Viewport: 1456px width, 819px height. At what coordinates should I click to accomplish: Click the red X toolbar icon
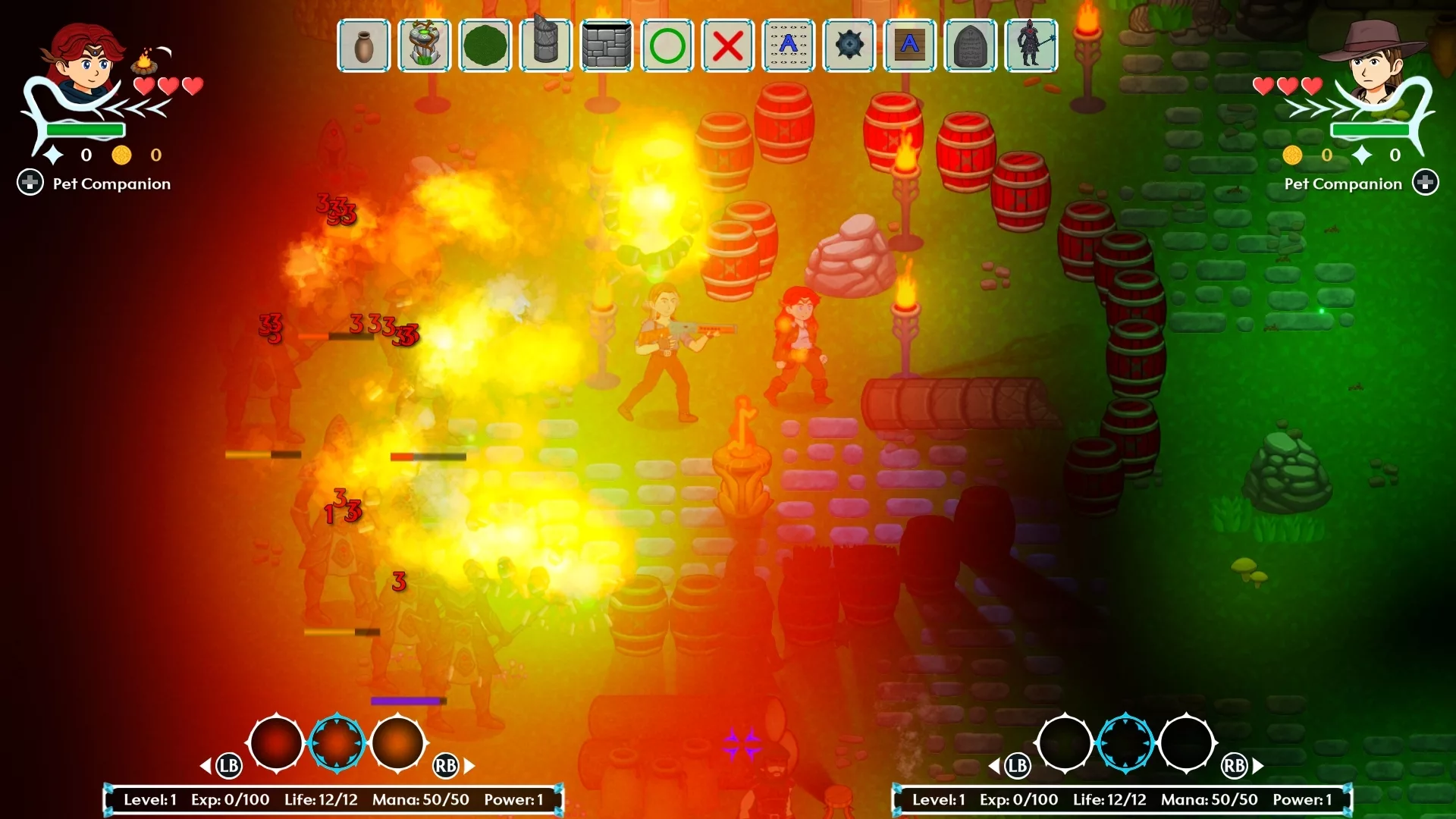[x=728, y=45]
